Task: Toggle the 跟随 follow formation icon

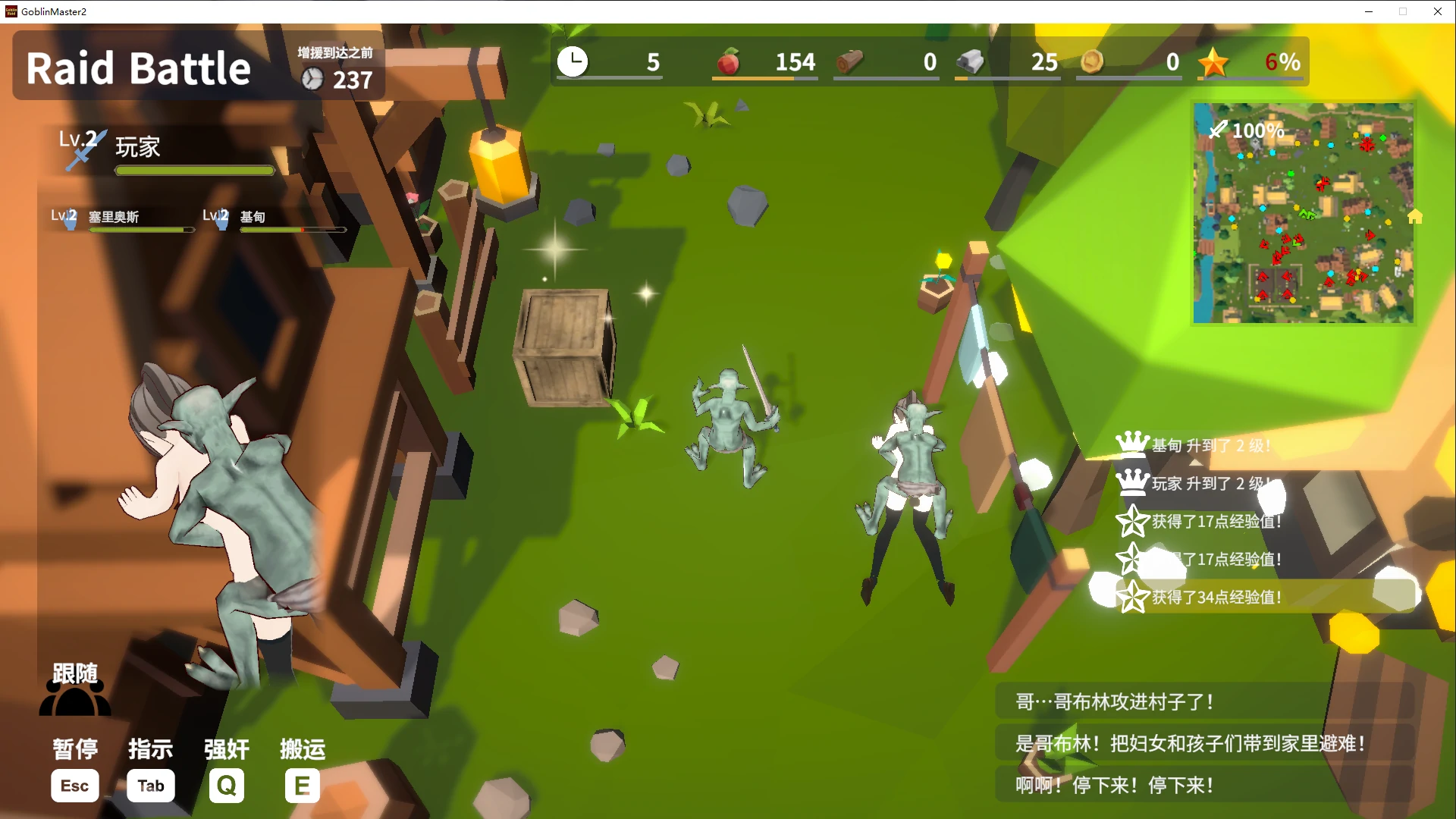Action: point(75,690)
